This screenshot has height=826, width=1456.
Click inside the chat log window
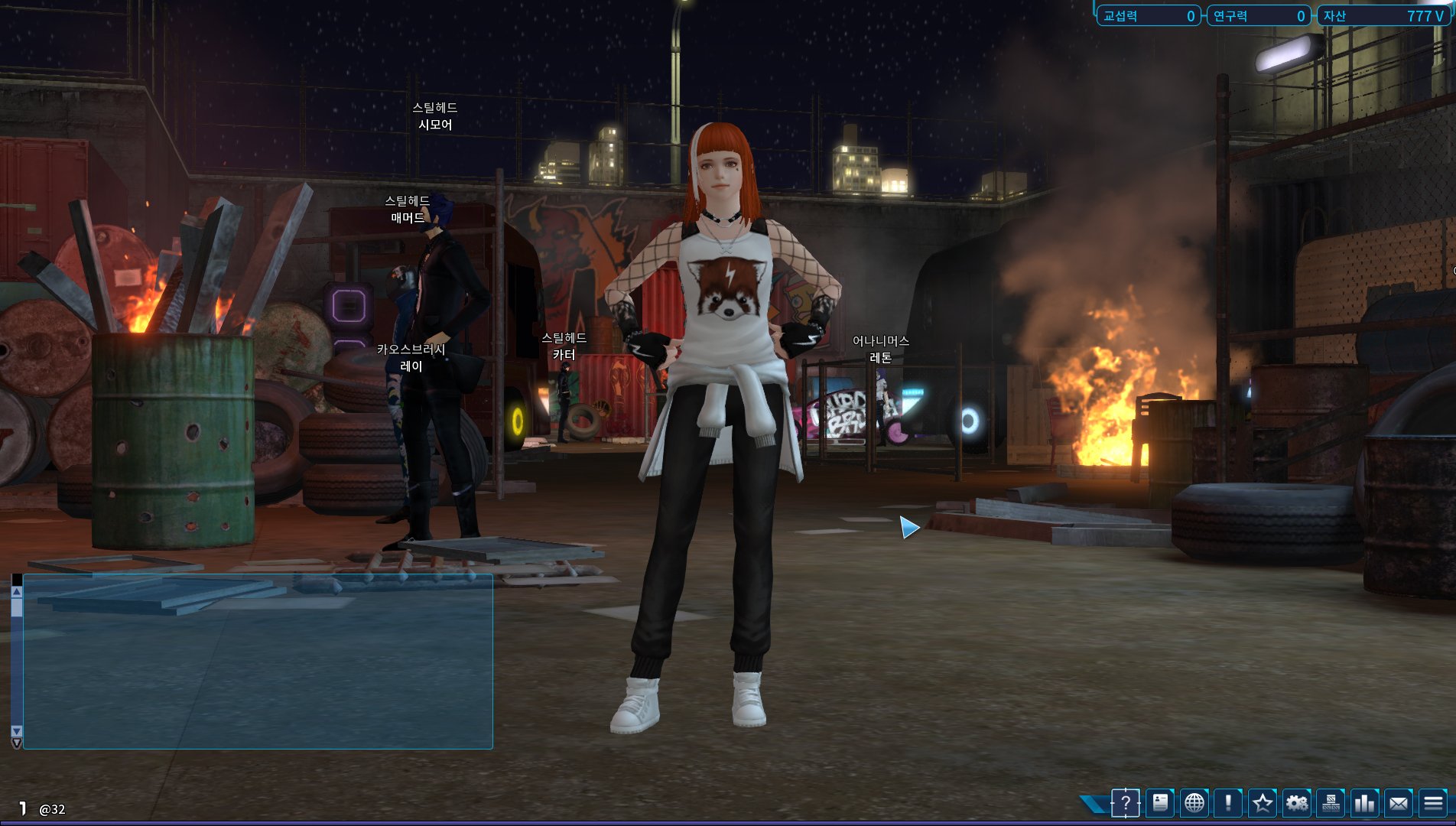coord(258,662)
